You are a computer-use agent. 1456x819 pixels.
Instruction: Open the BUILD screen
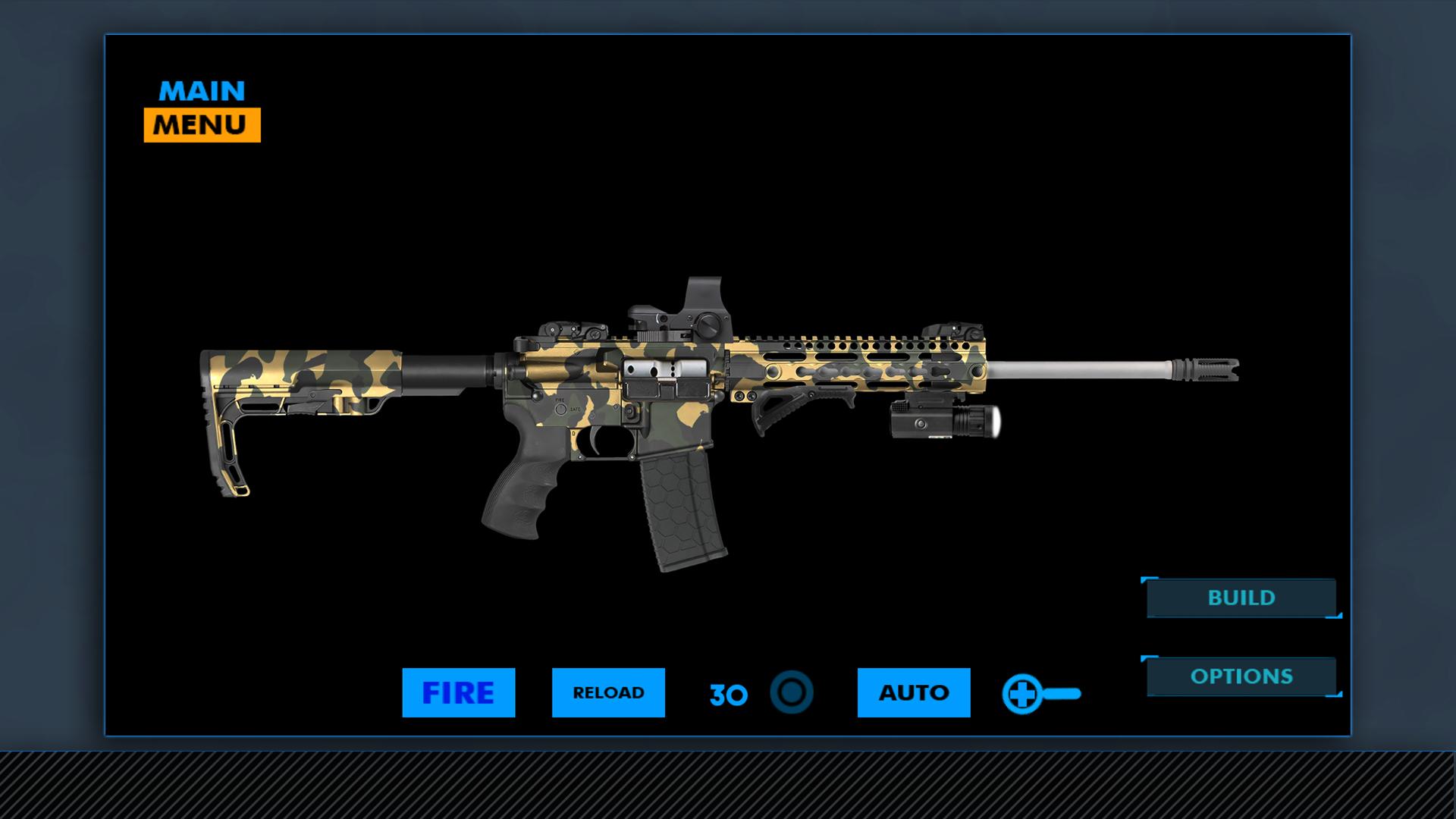[1240, 598]
